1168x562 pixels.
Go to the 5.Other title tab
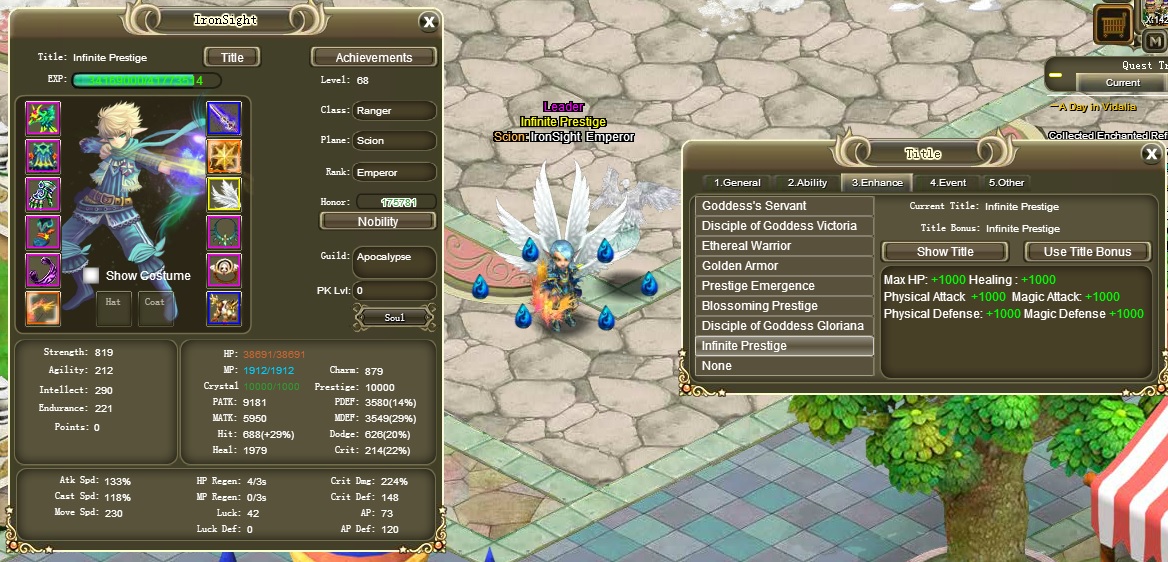coord(1007,182)
